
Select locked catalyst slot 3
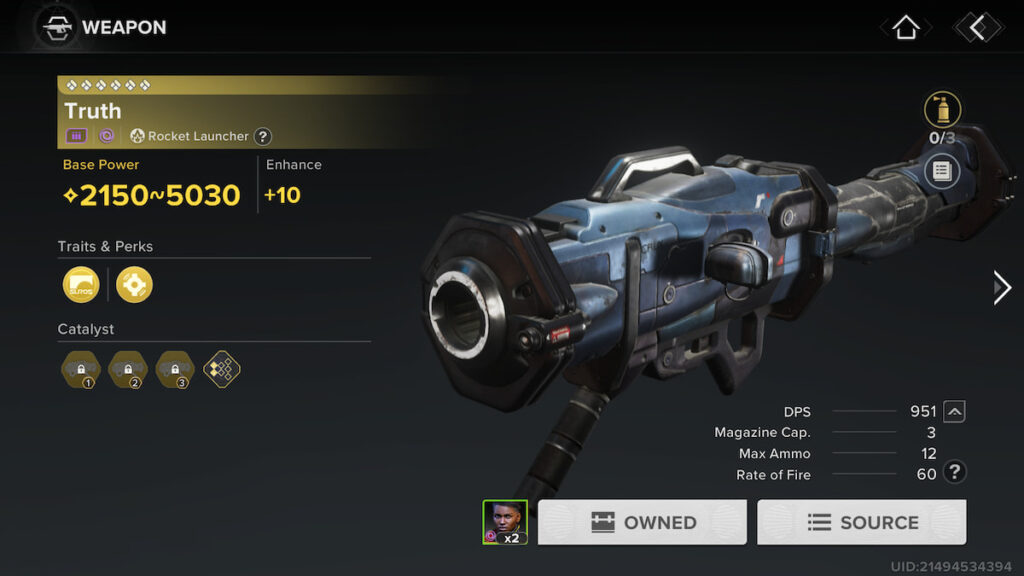pos(175,369)
